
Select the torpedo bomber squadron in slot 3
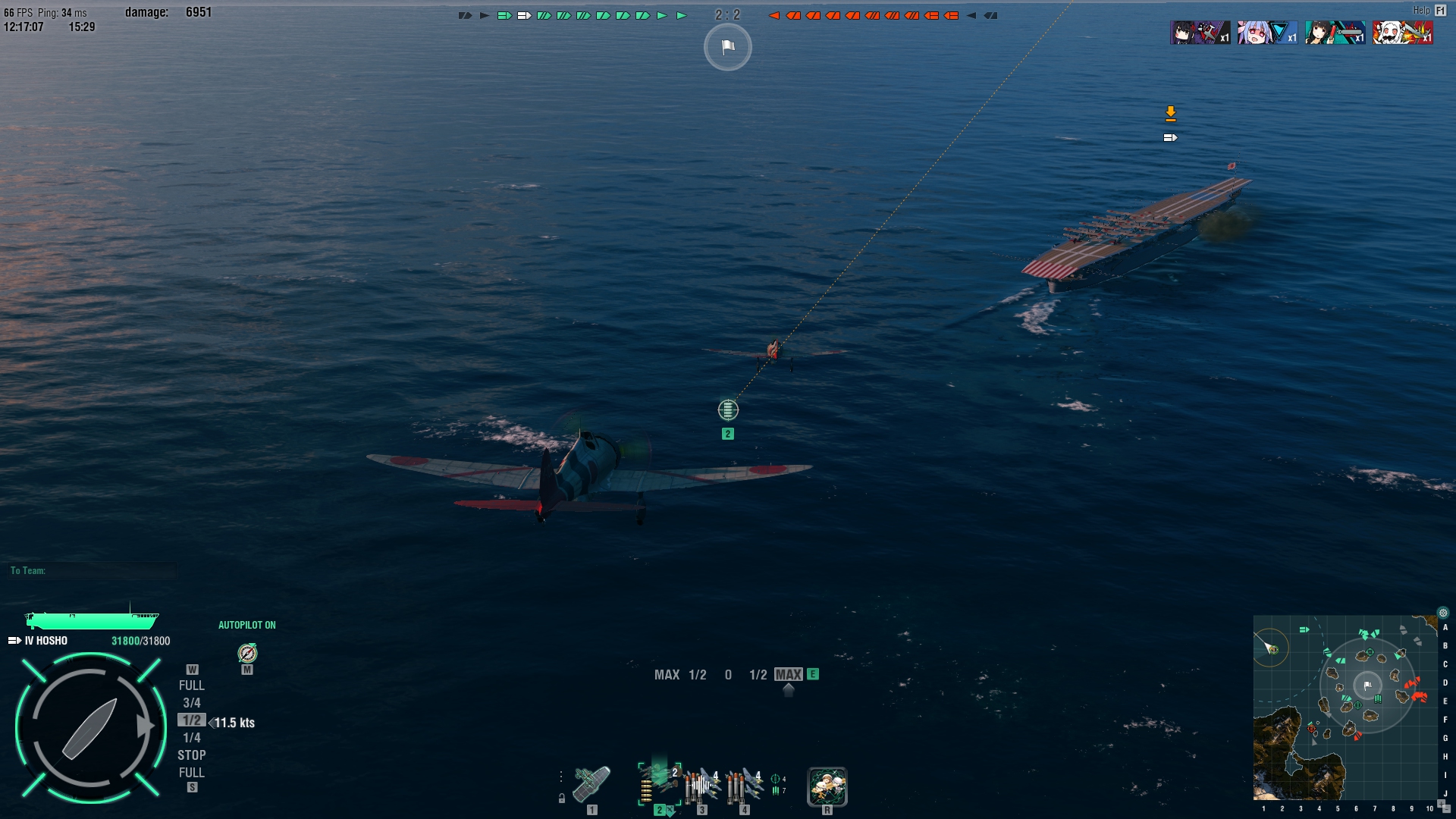point(702,786)
